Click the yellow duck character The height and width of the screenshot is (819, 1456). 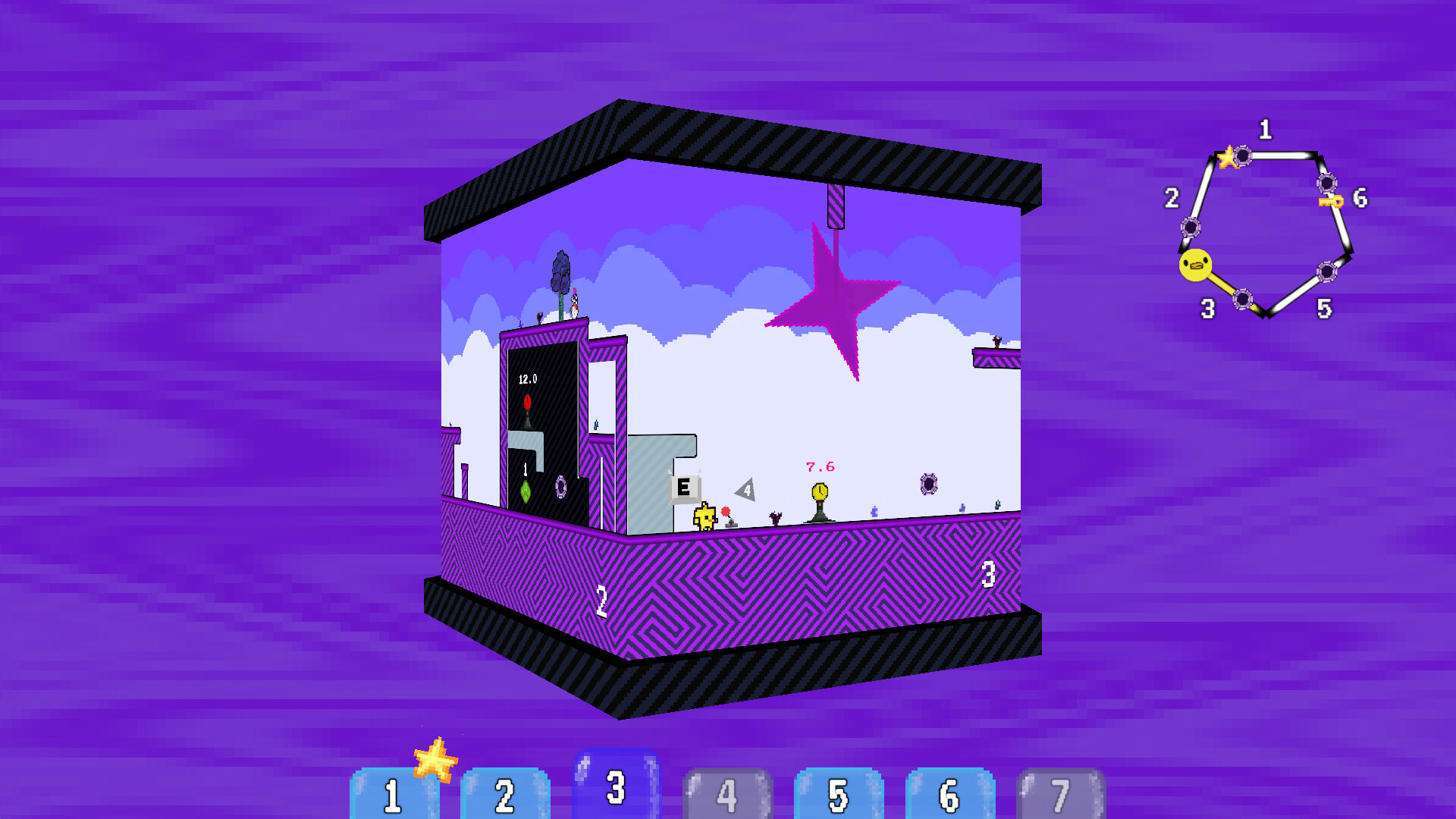pyautogui.click(x=705, y=517)
